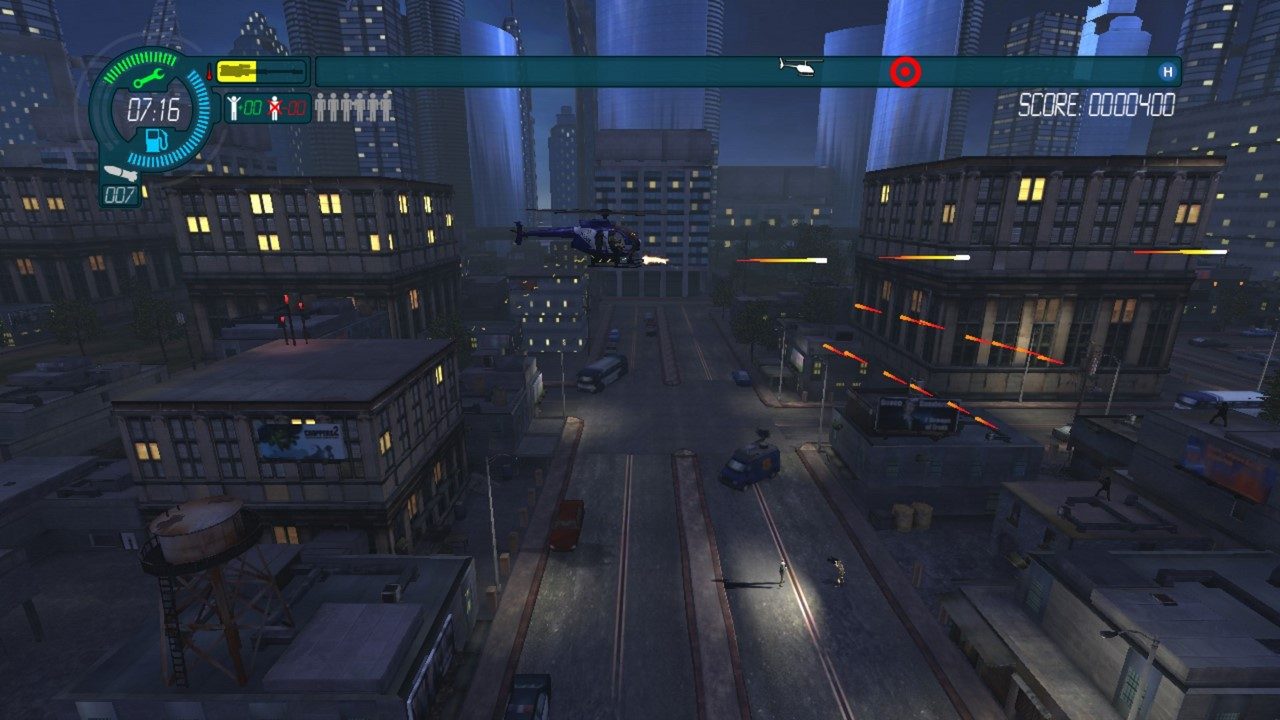Click the red bullseye target marker
This screenshot has width=1280, height=720.
[905, 70]
